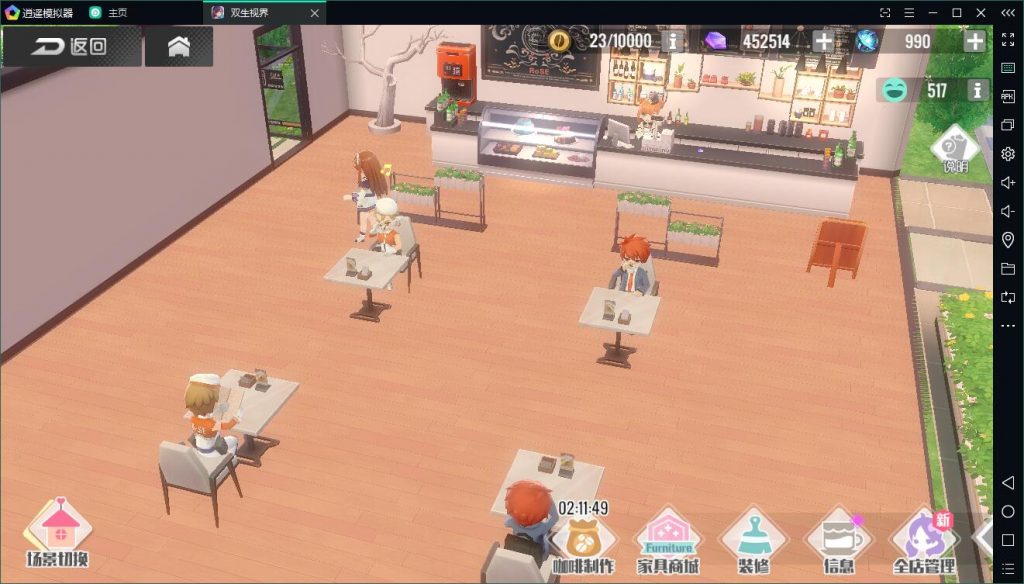Close the 双生视界 emulator tab
The height and width of the screenshot is (584, 1024).
pyautogui.click(x=315, y=13)
